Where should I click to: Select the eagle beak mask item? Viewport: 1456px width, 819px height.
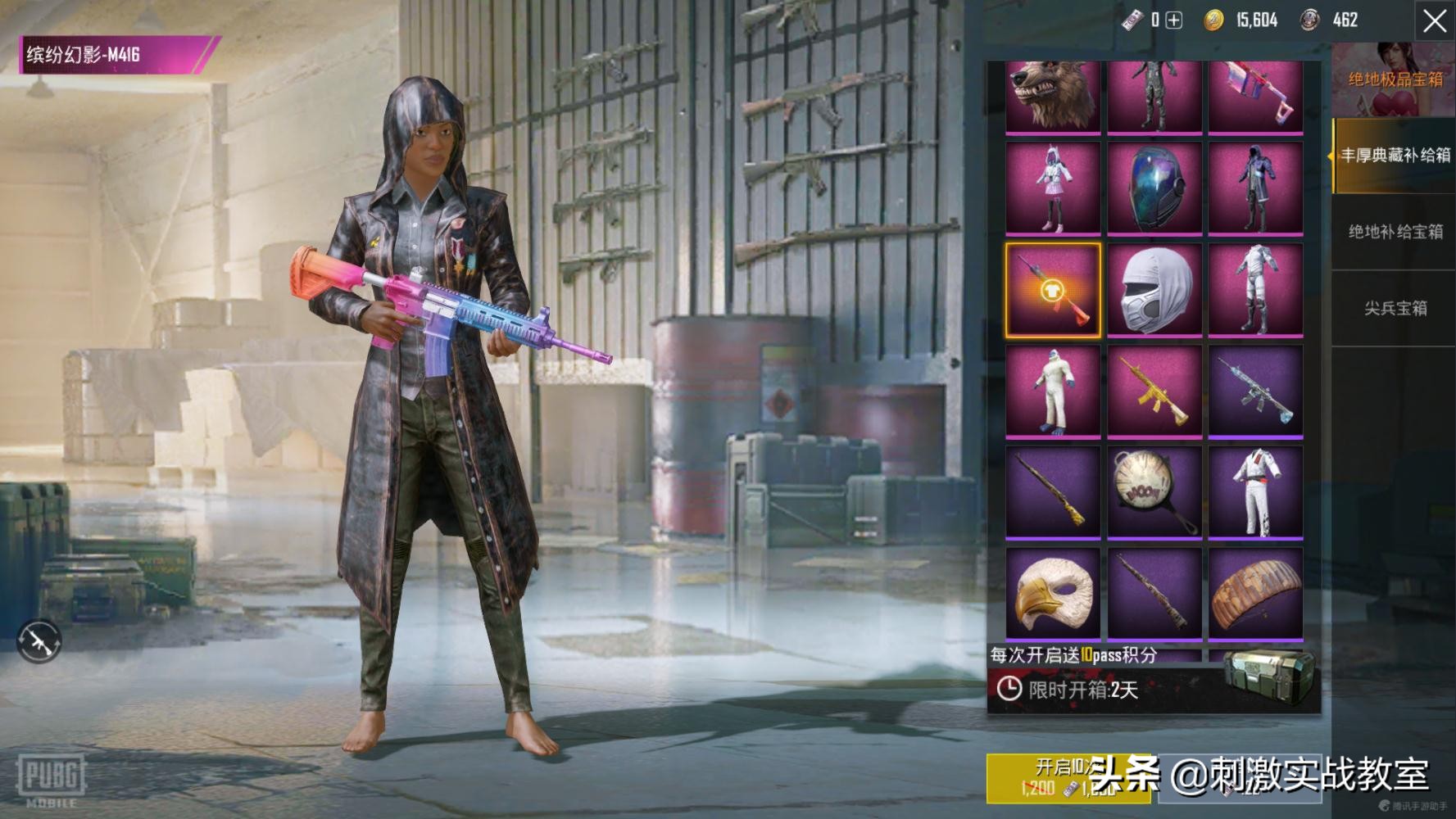(x=1053, y=593)
